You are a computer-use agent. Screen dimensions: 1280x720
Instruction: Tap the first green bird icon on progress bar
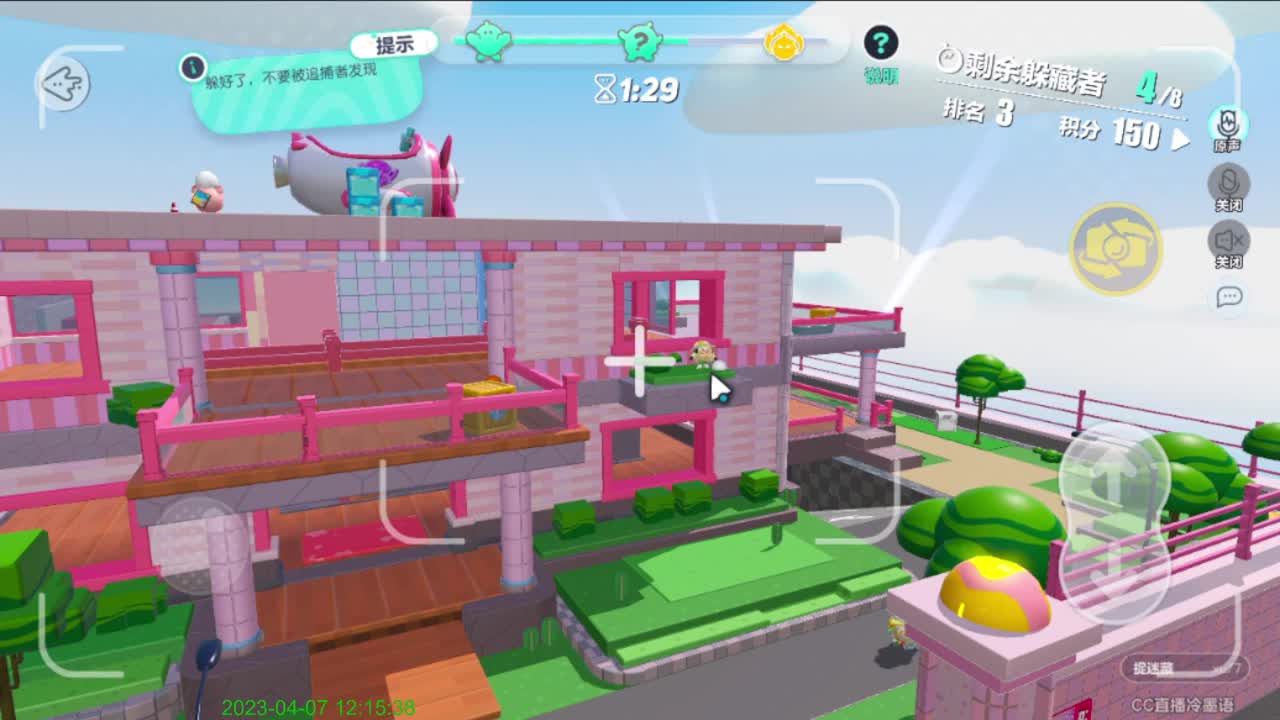point(487,42)
